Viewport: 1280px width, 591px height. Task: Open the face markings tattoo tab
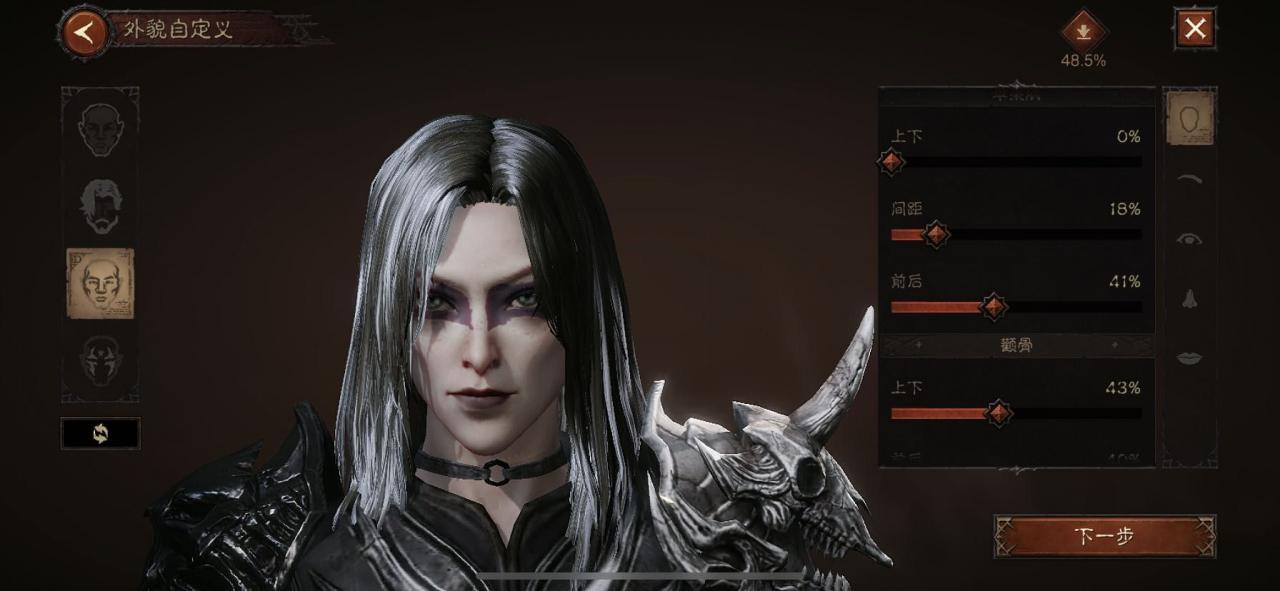click(x=100, y=363)
